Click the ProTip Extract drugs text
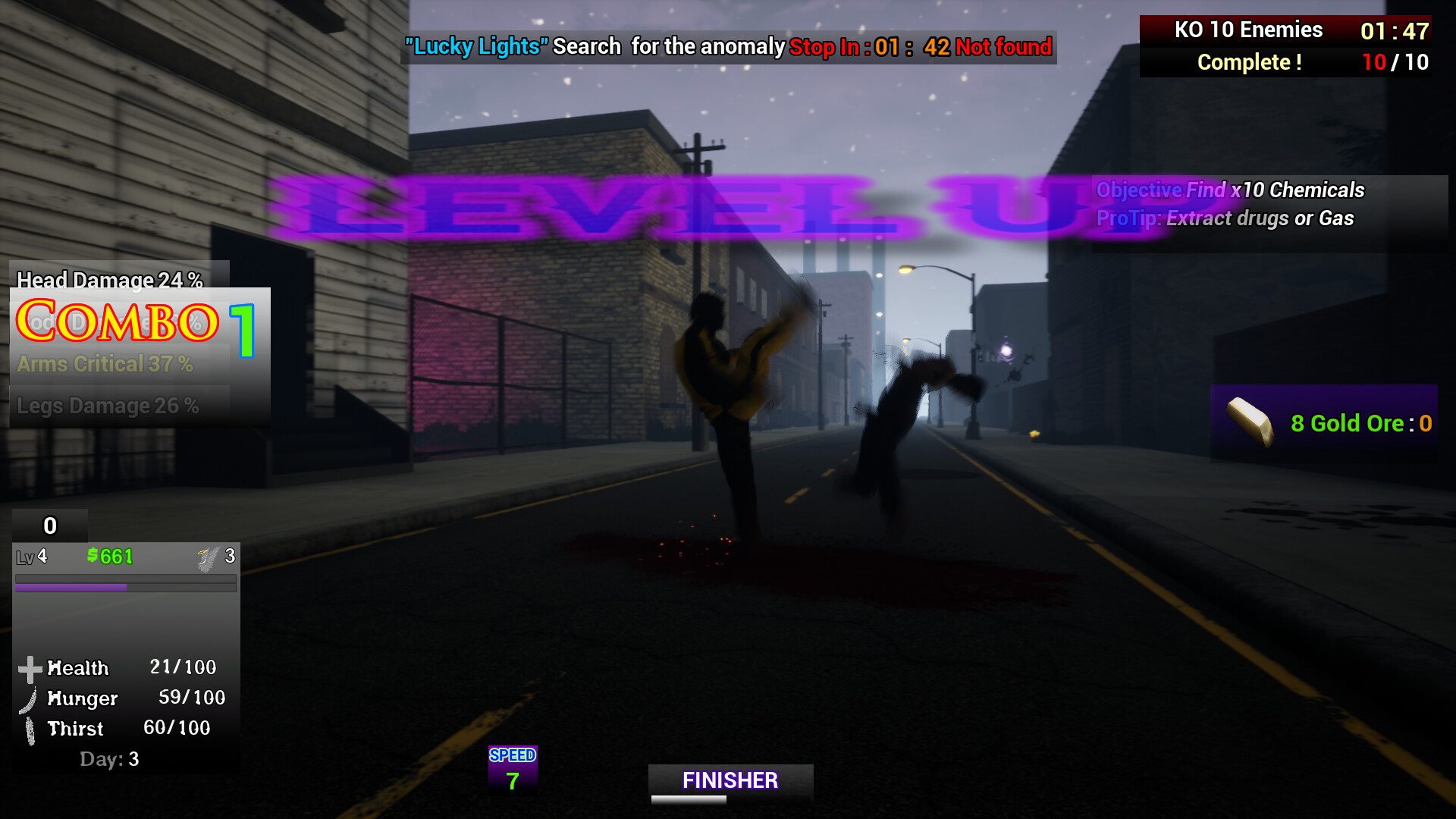 [1227, 218]
